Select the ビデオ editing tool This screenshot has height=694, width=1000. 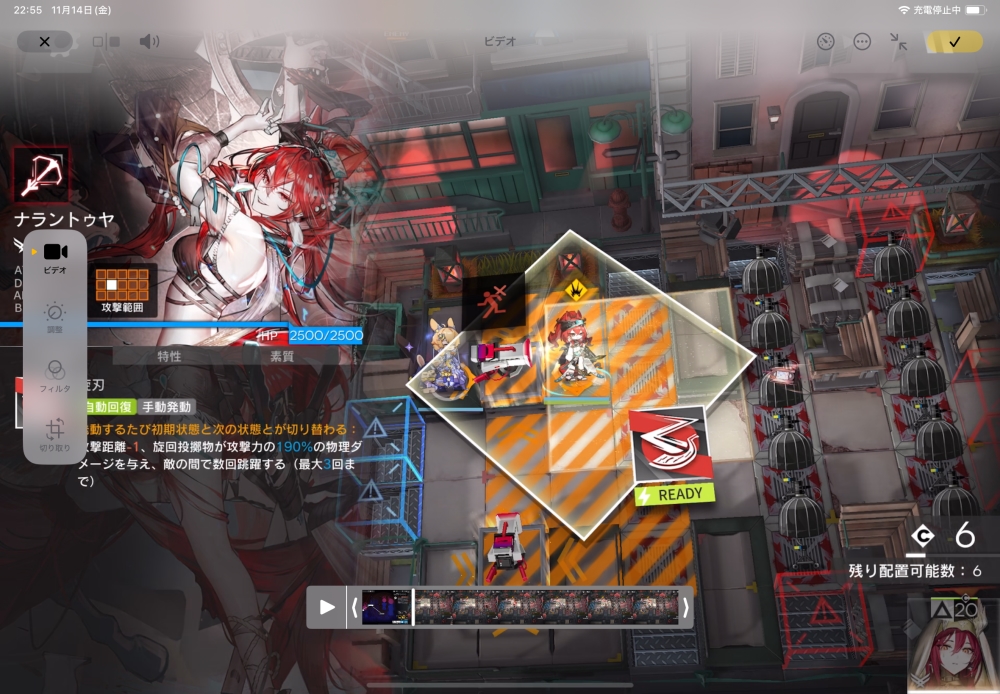(x=56, y=258)
